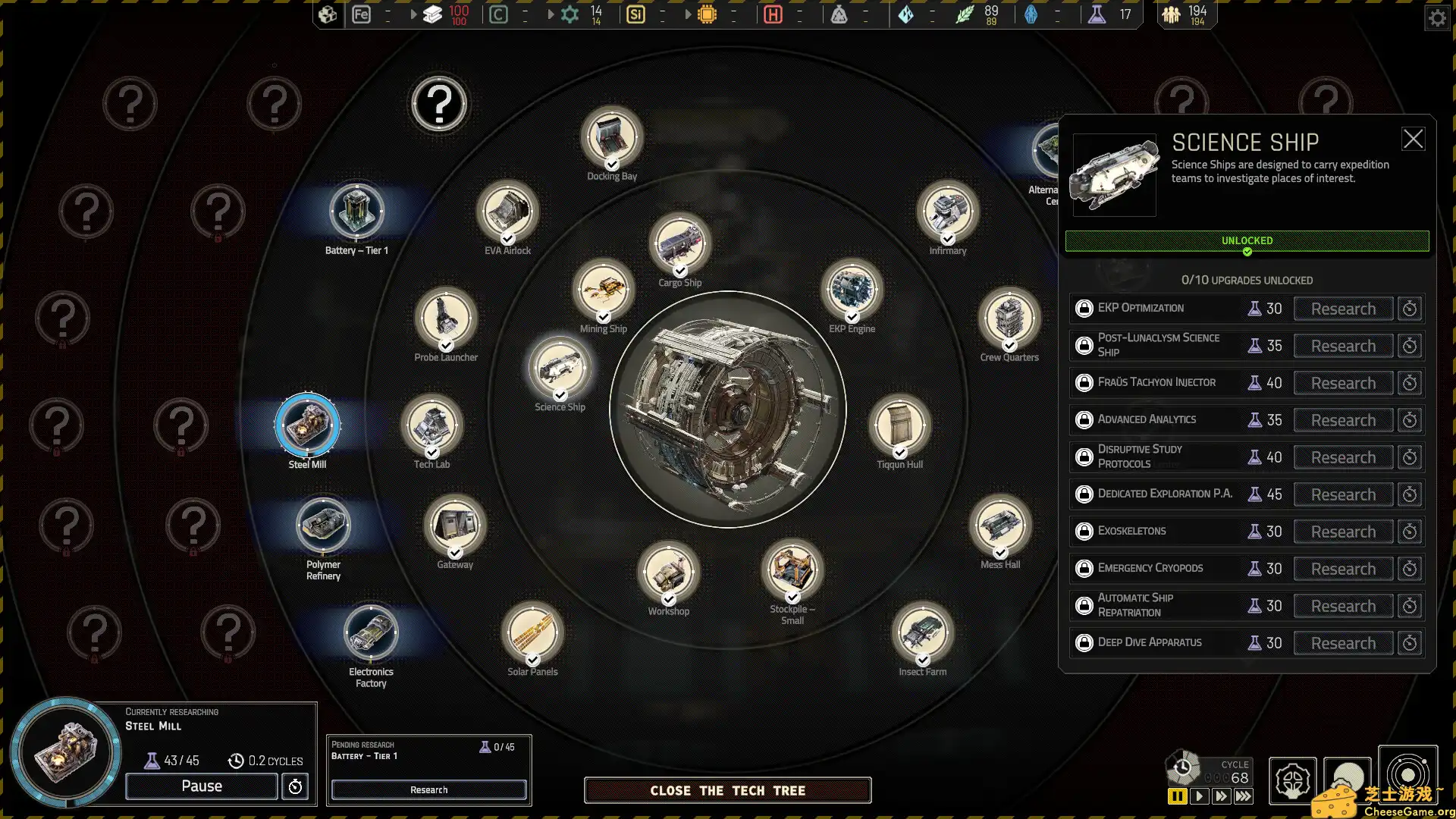The image size is (1456, 819).
Task: Research Fraûs Tachyon Injector
Action: click(x=1342, y=383)
